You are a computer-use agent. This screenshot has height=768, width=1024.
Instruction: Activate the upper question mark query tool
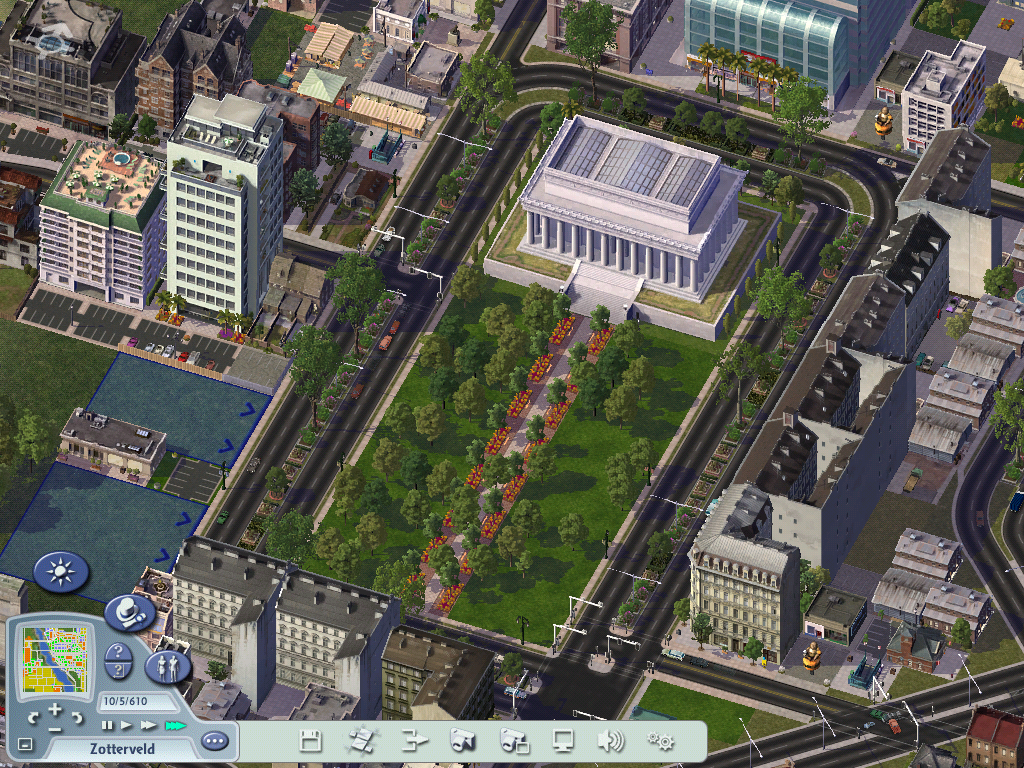click(x=118, y=652)
